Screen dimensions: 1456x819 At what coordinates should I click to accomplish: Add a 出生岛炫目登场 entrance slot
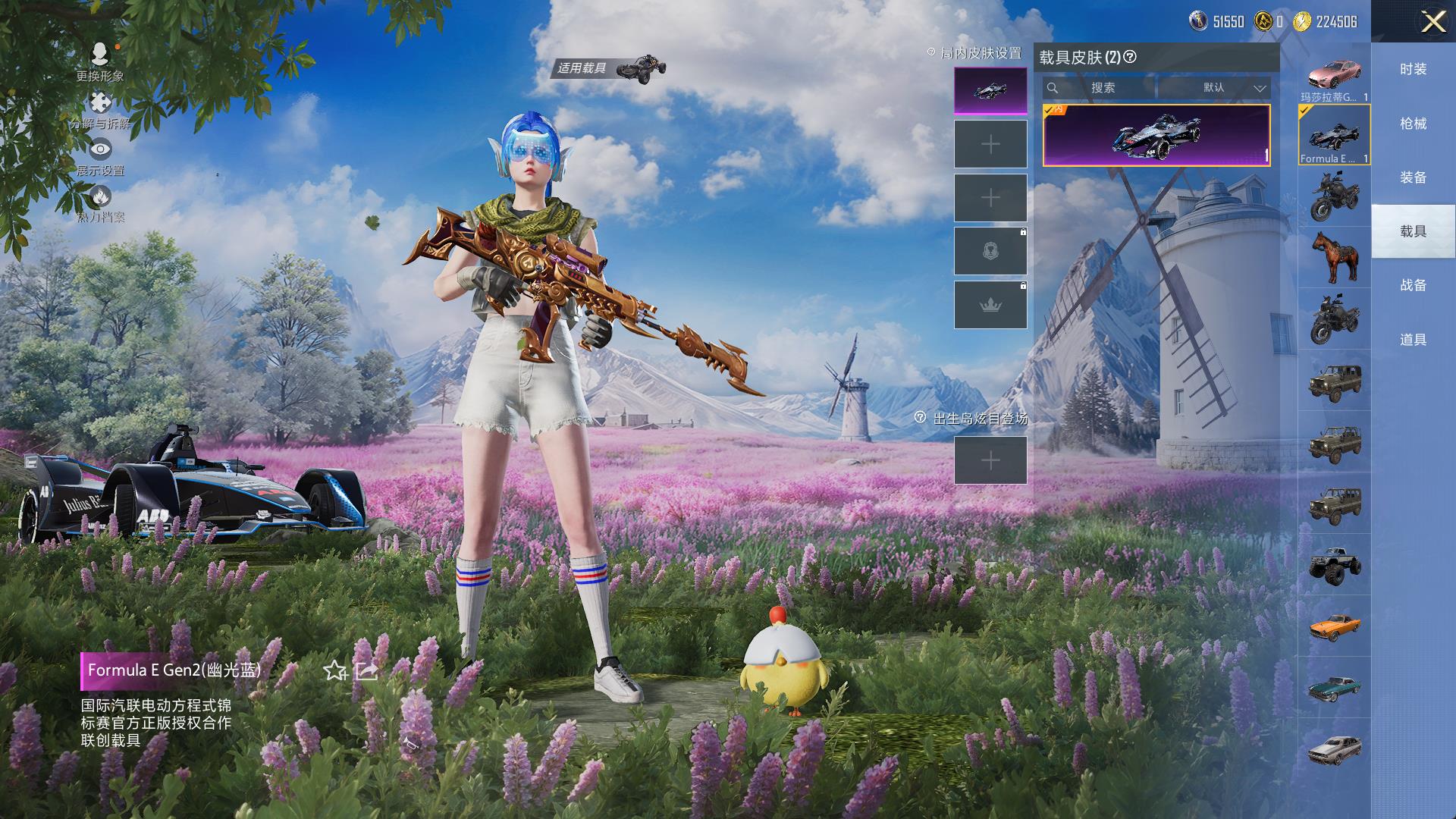tap(990, 460)
